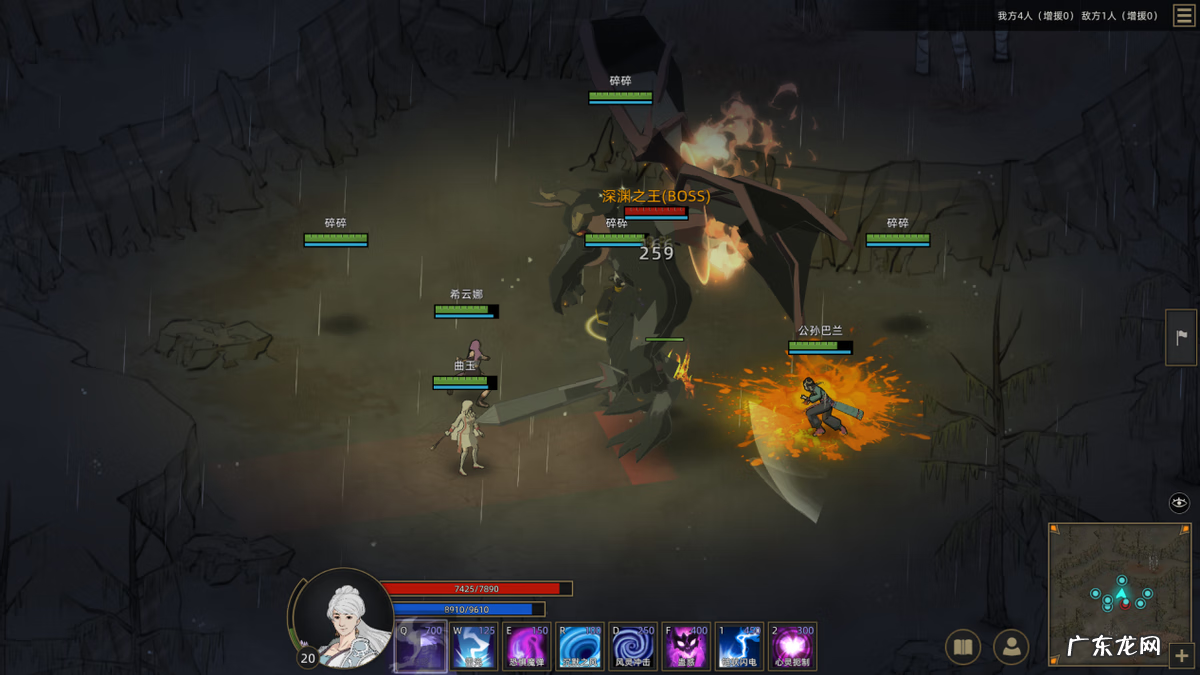The height and width of the screenshot is (675, 1200).
Task: Use the lightning bolt skill on slot 1
Action: (740, 646)
